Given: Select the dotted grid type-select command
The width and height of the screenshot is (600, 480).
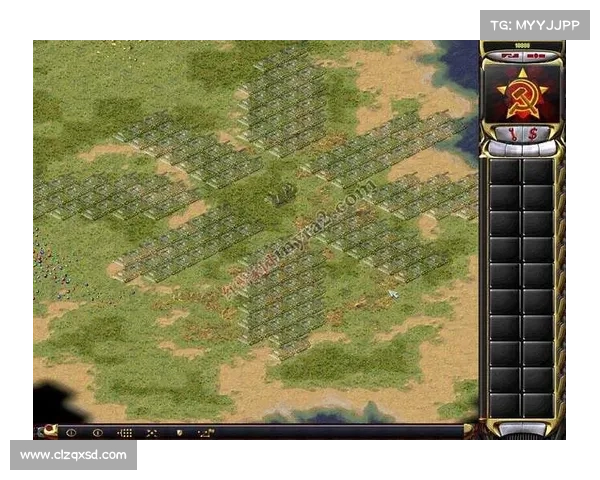Looking at the screenshot, I should click(x=125, y=433).
